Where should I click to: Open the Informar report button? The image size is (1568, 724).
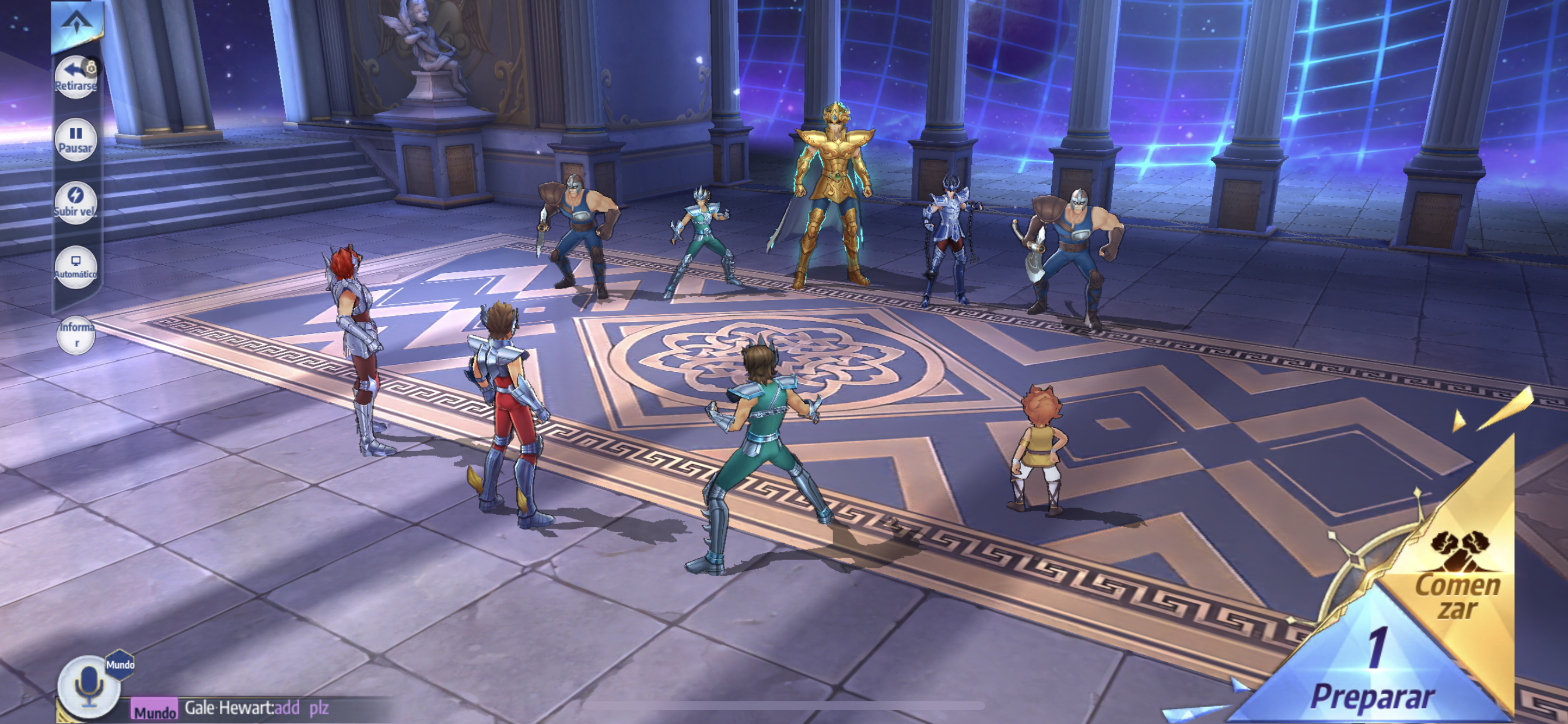point(76,335)
